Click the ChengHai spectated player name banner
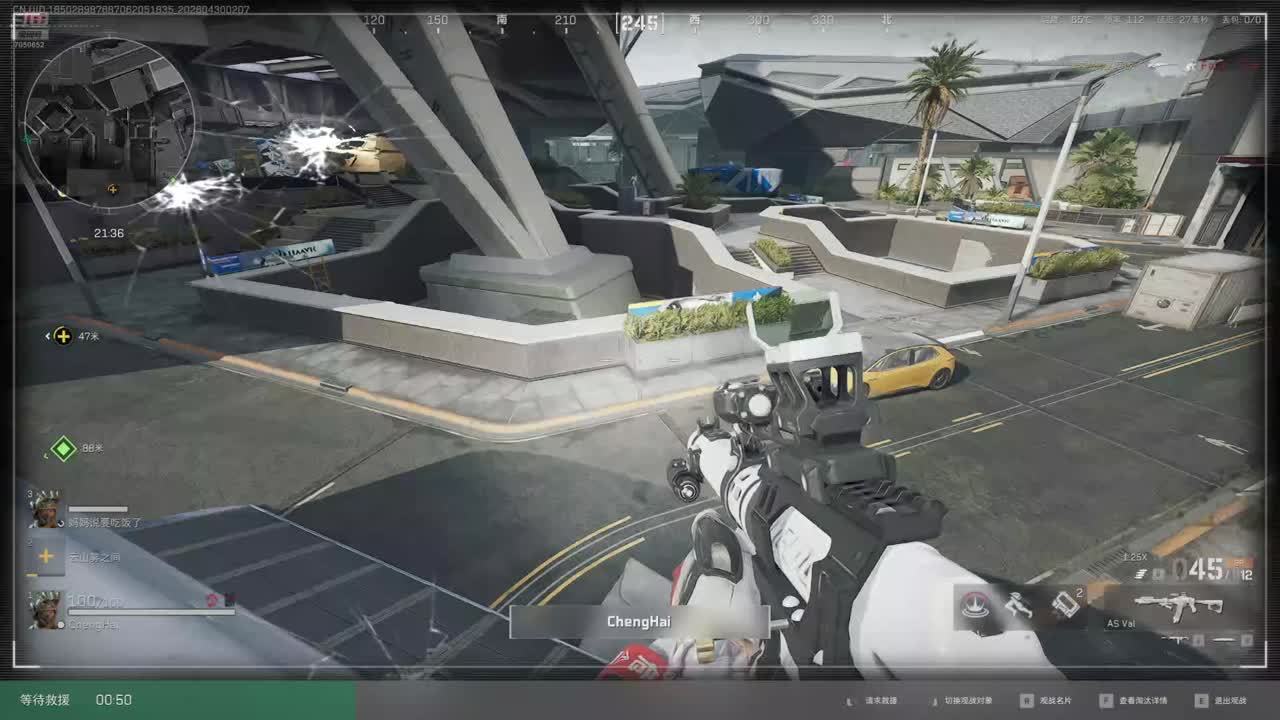The width and height of the screenshot is (1280, 720). 639,622
